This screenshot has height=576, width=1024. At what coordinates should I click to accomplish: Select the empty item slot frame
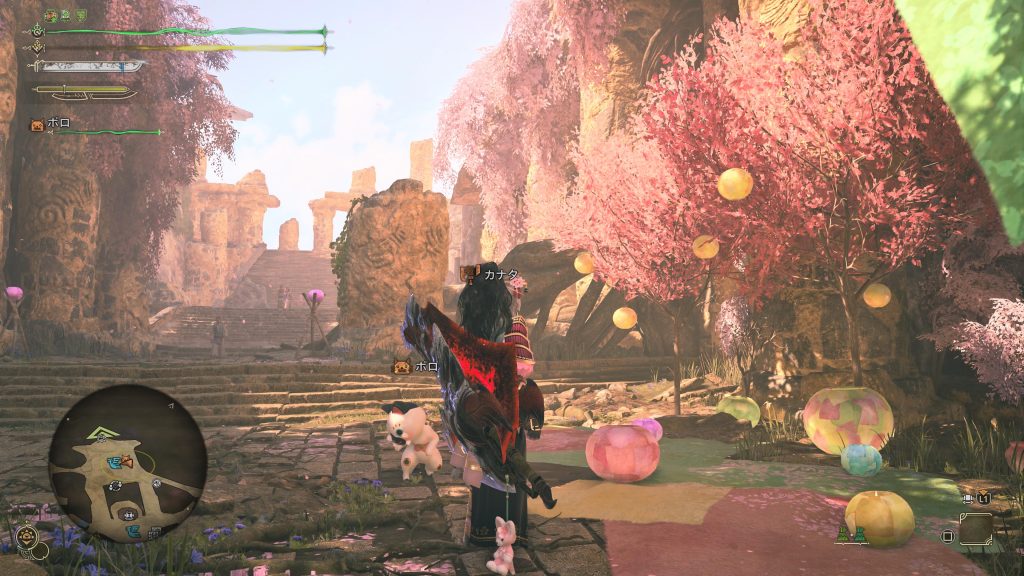click(x=976, y=529)
